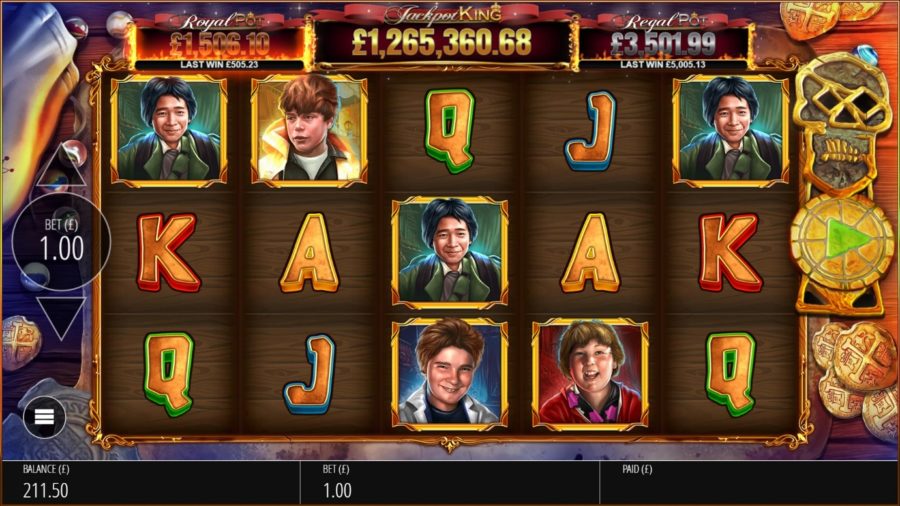Viewport: 900px width, 506px height.
Task: Increase the bet with the up arrow
Action: (60, 167)
